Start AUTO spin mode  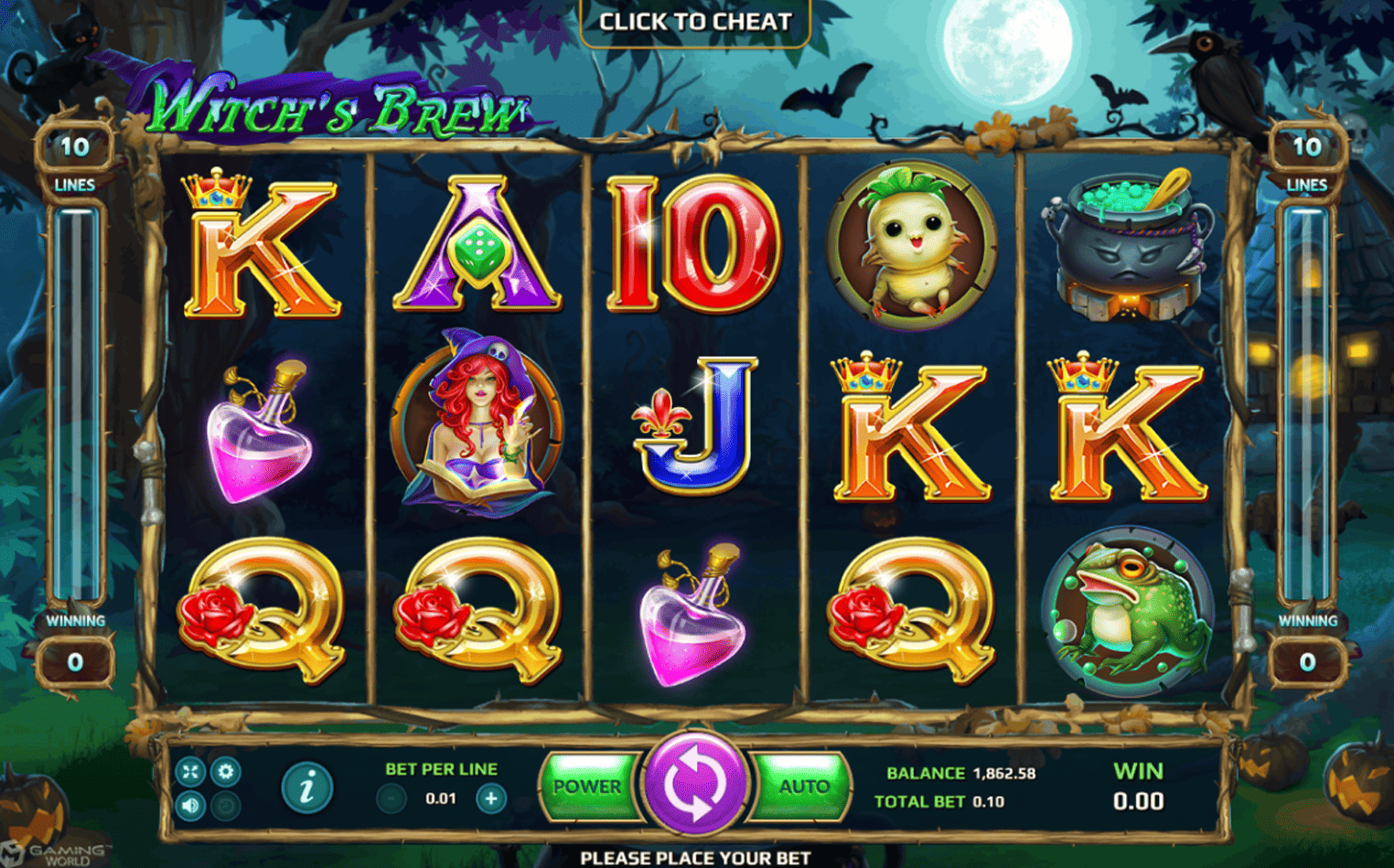click(x=802, y=787)
